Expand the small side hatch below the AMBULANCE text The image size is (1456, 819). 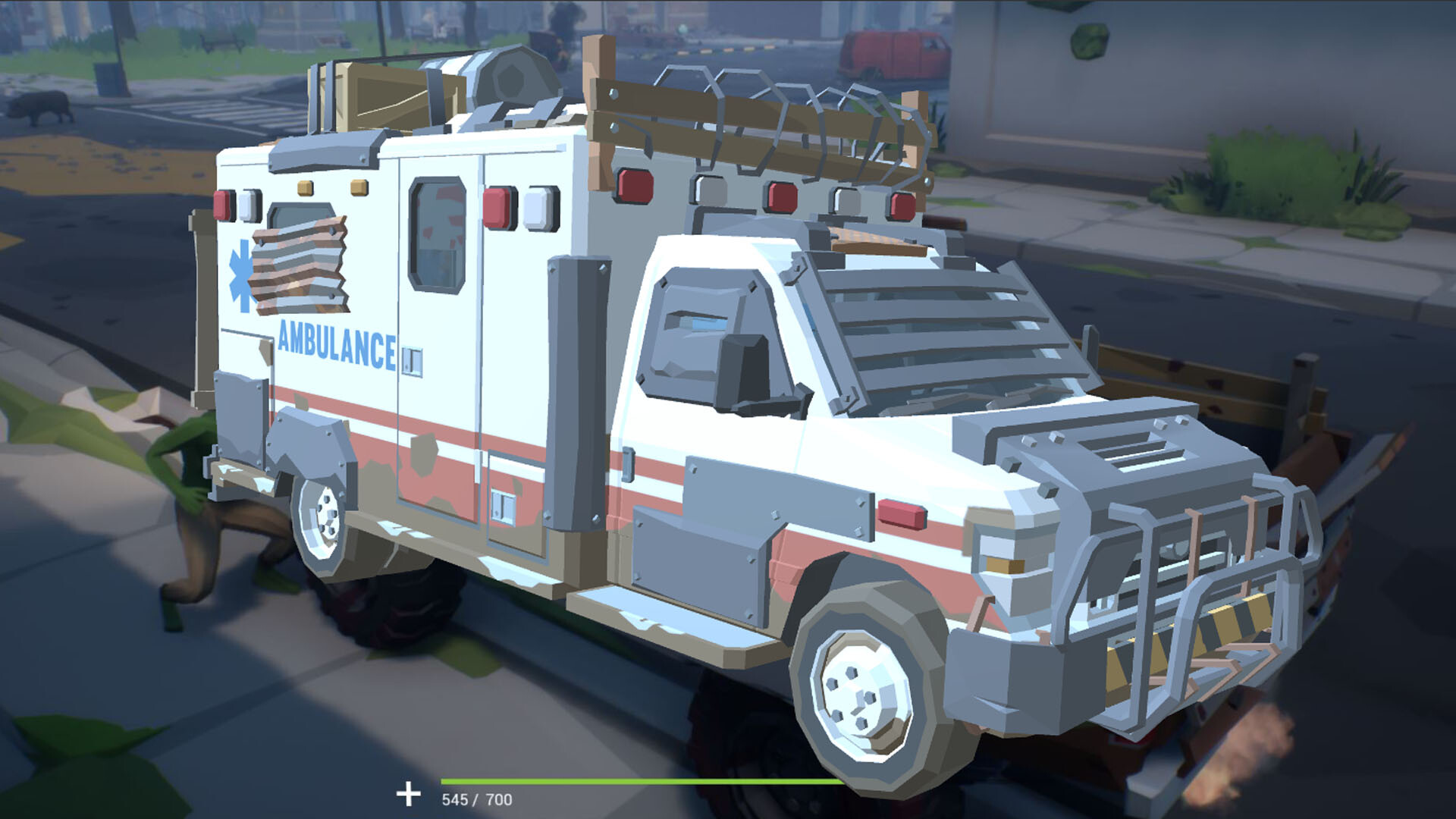413,356
